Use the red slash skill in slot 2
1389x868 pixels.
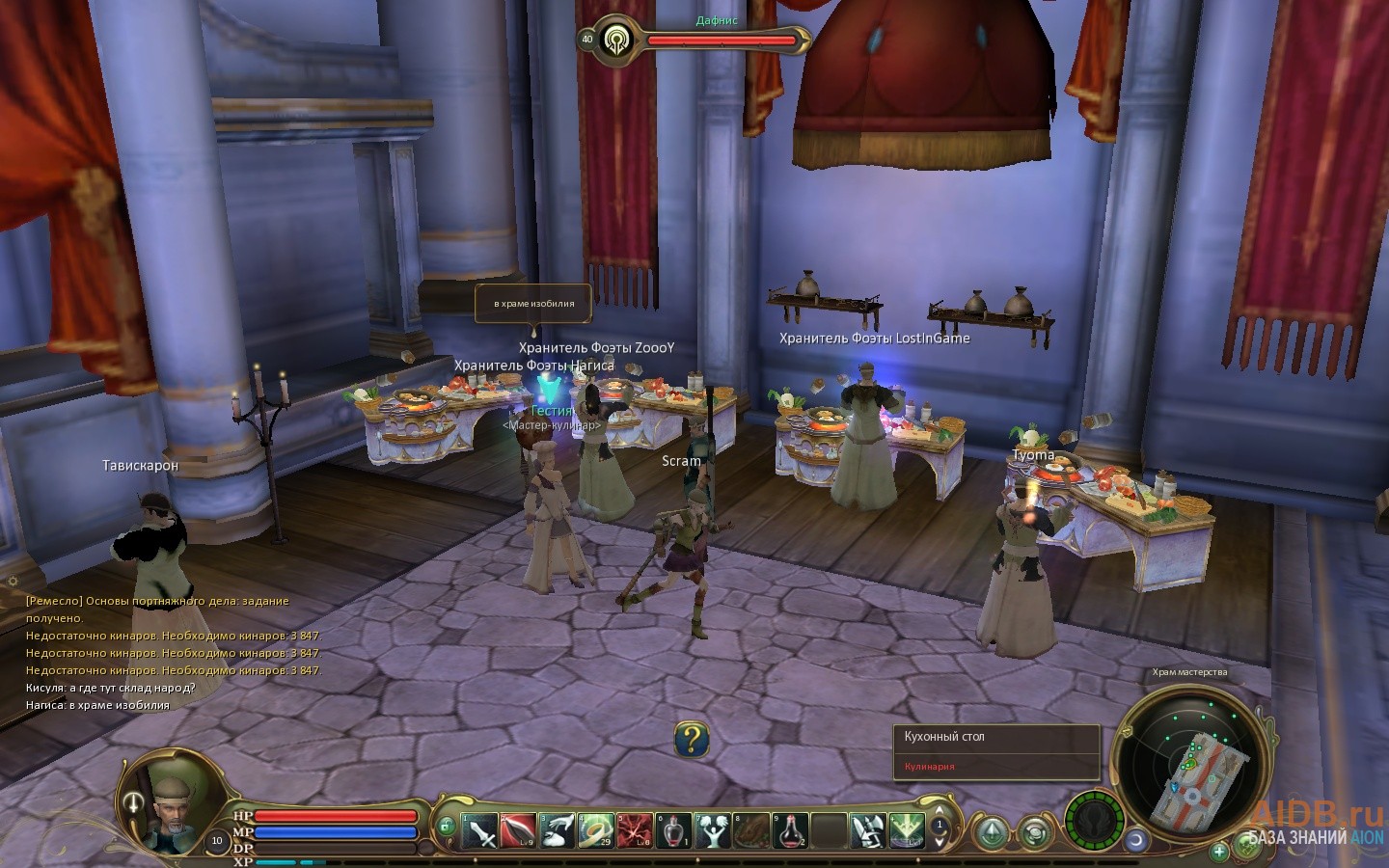(x=519, y=830)
